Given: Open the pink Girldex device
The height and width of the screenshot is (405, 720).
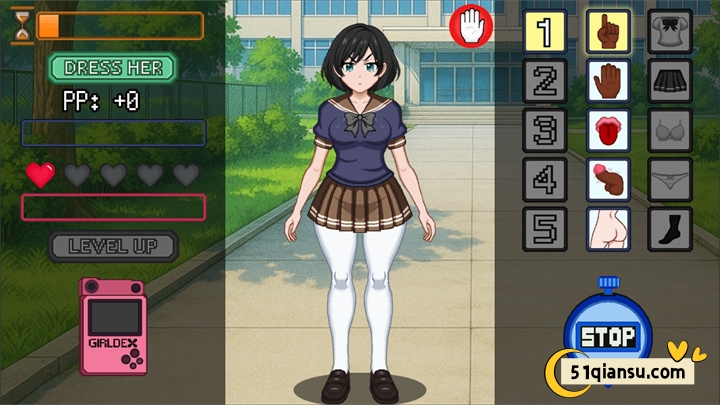Looking at the screenshot, I should [x=113, y=327].
